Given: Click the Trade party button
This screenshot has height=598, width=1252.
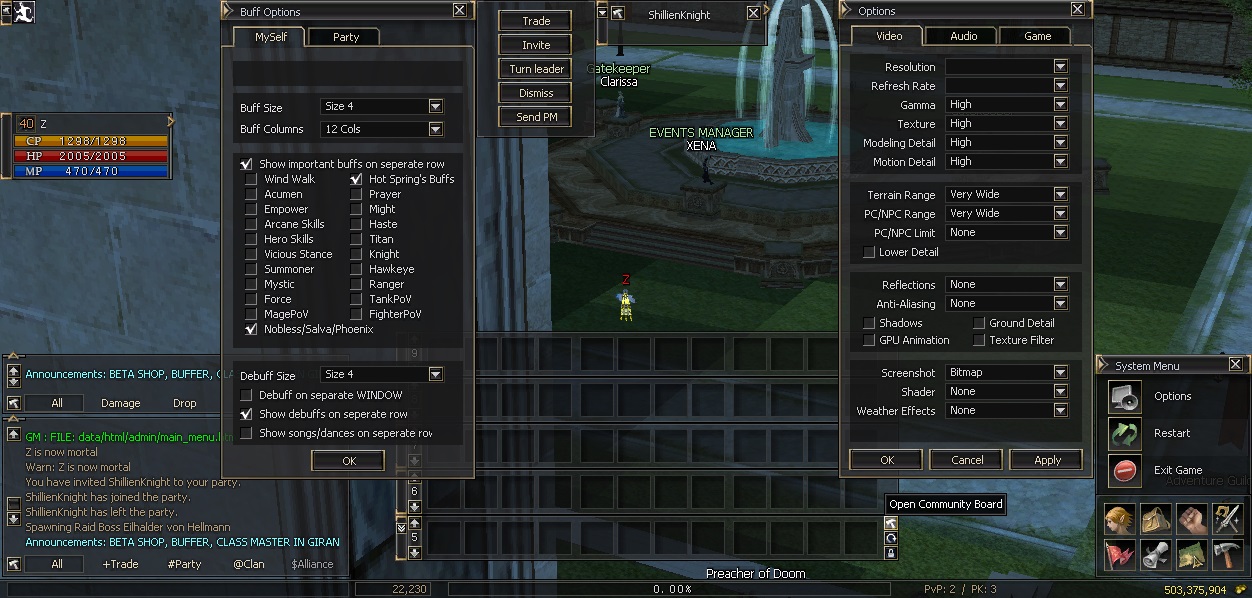Looking at the screenshot, I should point(536,21).
